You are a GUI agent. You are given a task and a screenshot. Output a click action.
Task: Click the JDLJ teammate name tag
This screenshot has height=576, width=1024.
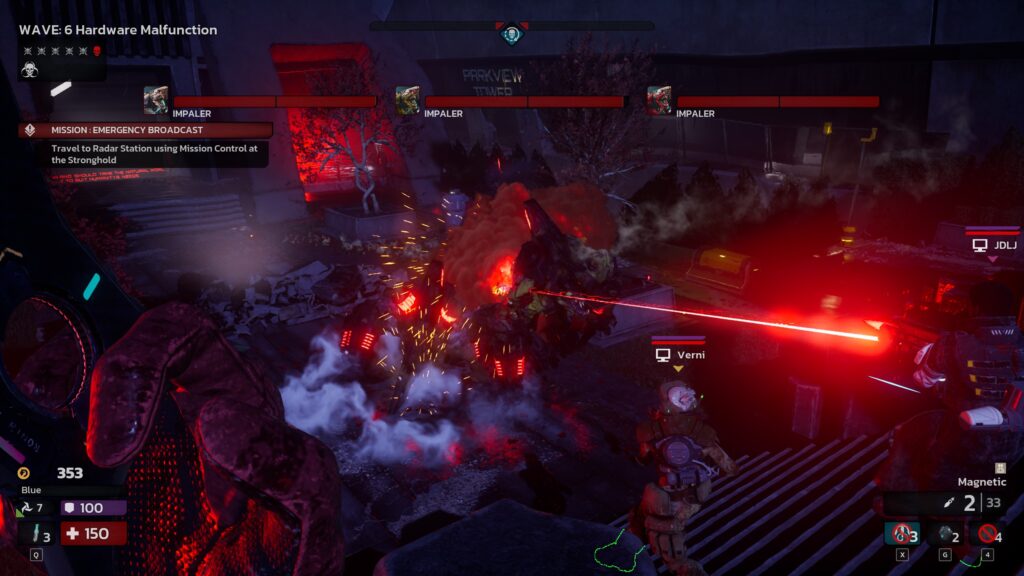point(992,244)
